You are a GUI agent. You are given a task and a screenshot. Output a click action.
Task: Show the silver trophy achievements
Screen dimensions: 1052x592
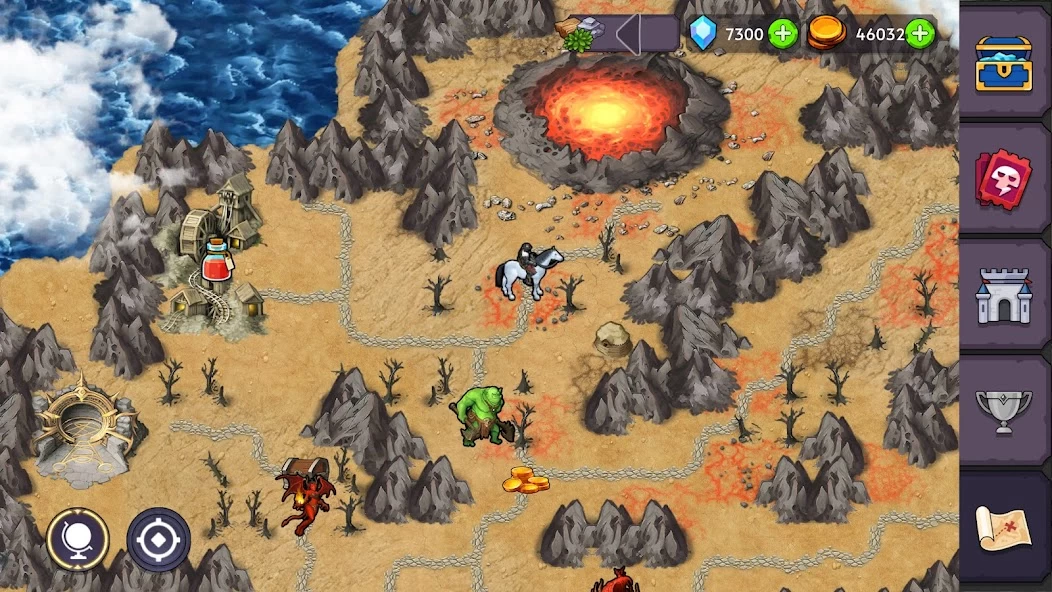[1004, 412]
